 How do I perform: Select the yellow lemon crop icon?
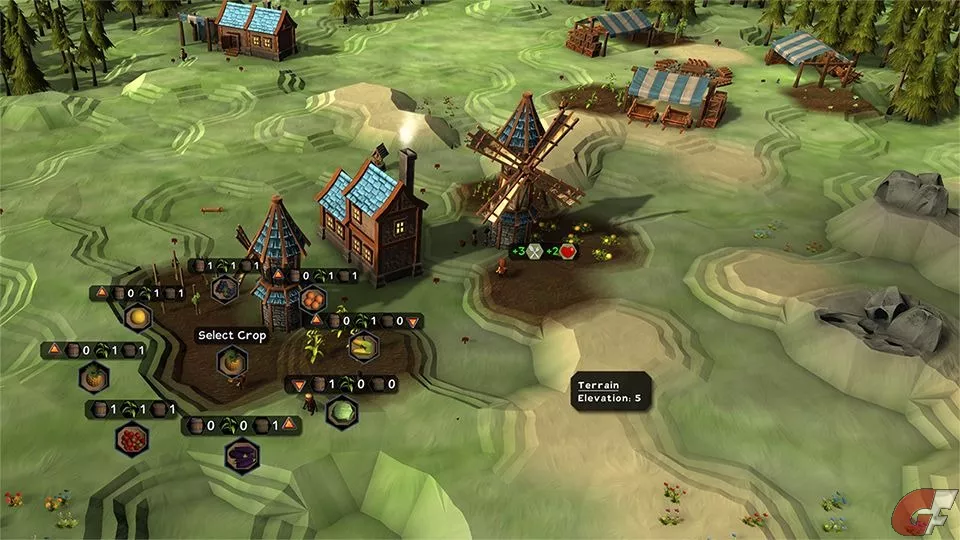pos(137,317)
